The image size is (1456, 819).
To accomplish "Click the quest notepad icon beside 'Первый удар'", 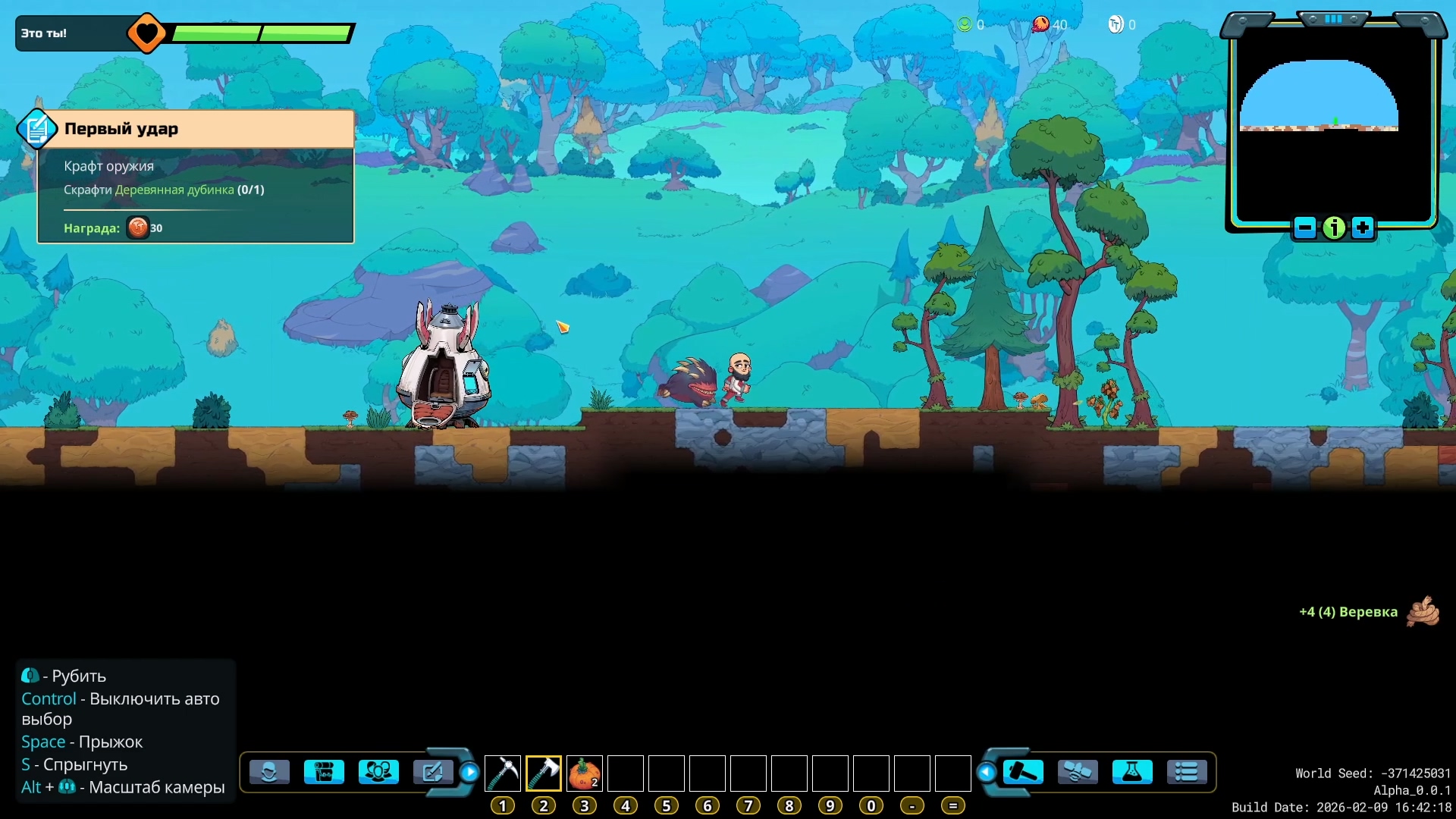I will click(x=36, y=129).
